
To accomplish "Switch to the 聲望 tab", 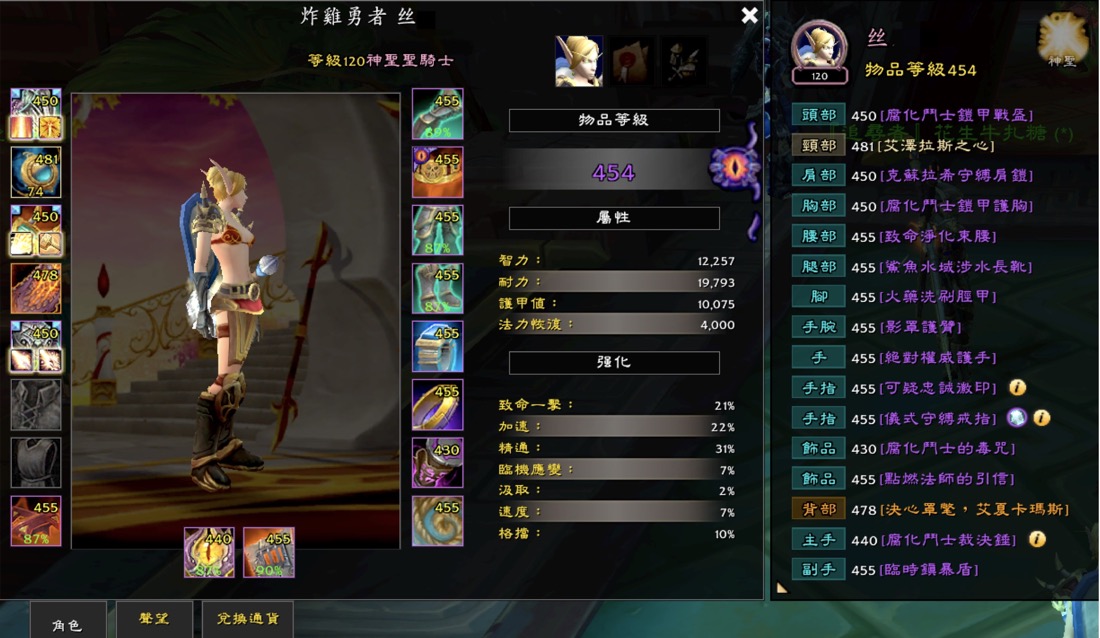I will click(153, 619).
